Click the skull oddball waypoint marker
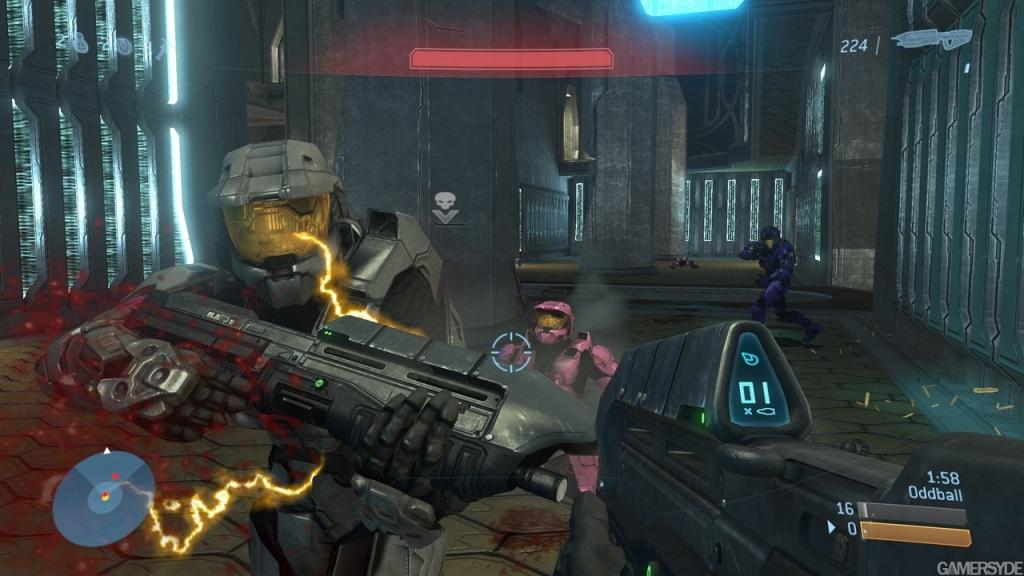This screenshot has width=1024, height=576. tap(445, 208)
